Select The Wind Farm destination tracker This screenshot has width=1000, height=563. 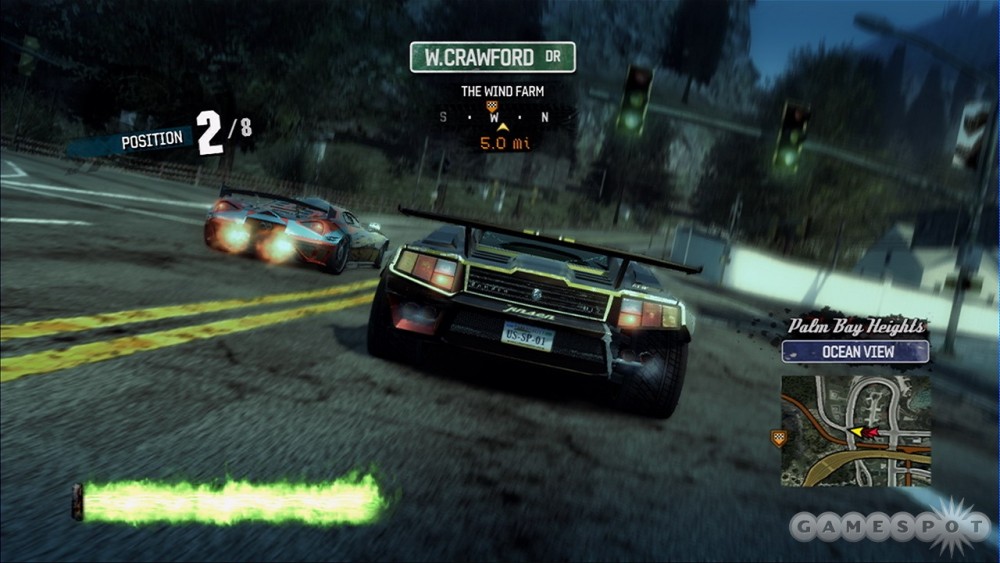[x=502, y=91]
